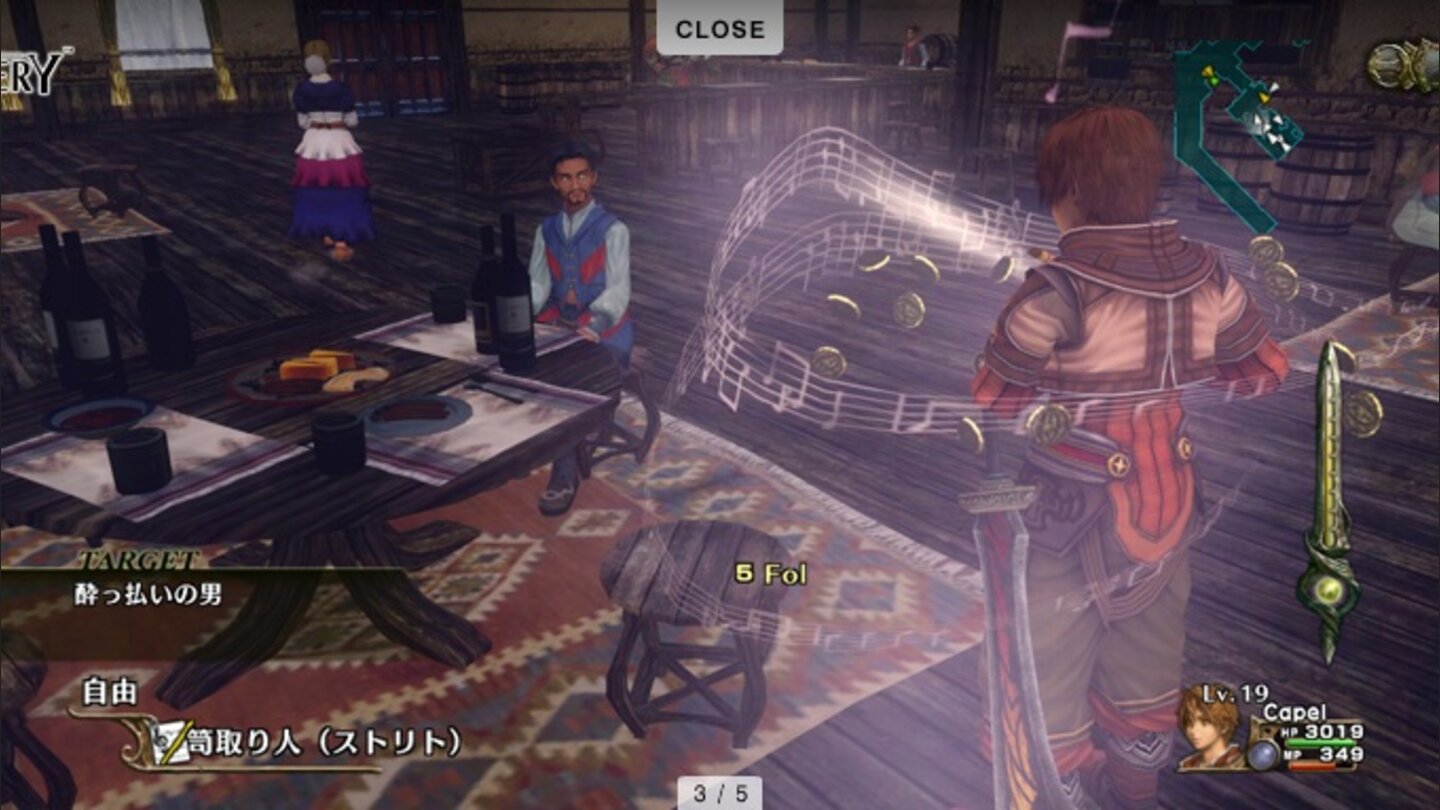The image size is (1440, 810).
Task: Select Capel's character portrait
Action: 1207,733
